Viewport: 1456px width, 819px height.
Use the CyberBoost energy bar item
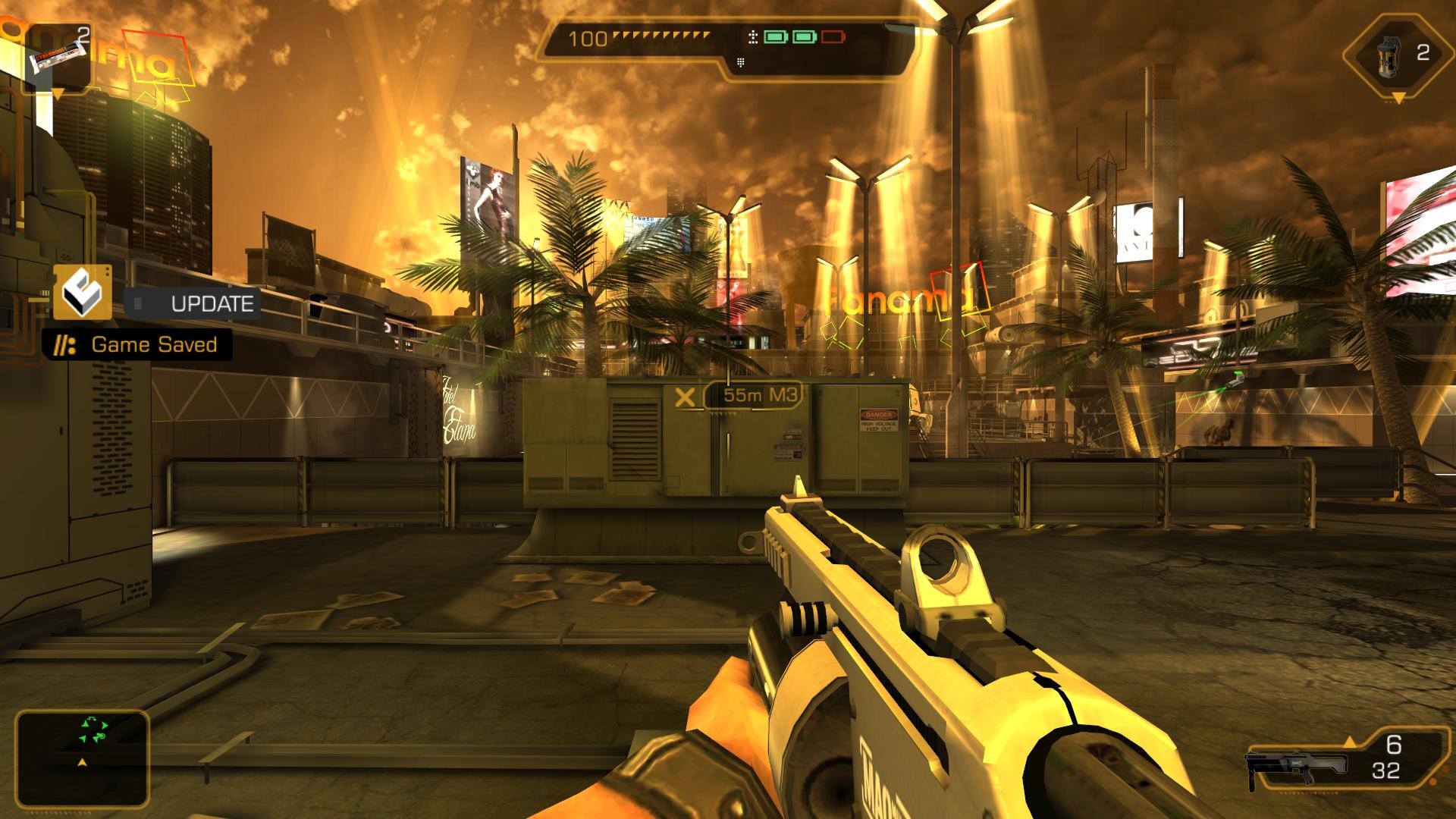click(58, 58)
